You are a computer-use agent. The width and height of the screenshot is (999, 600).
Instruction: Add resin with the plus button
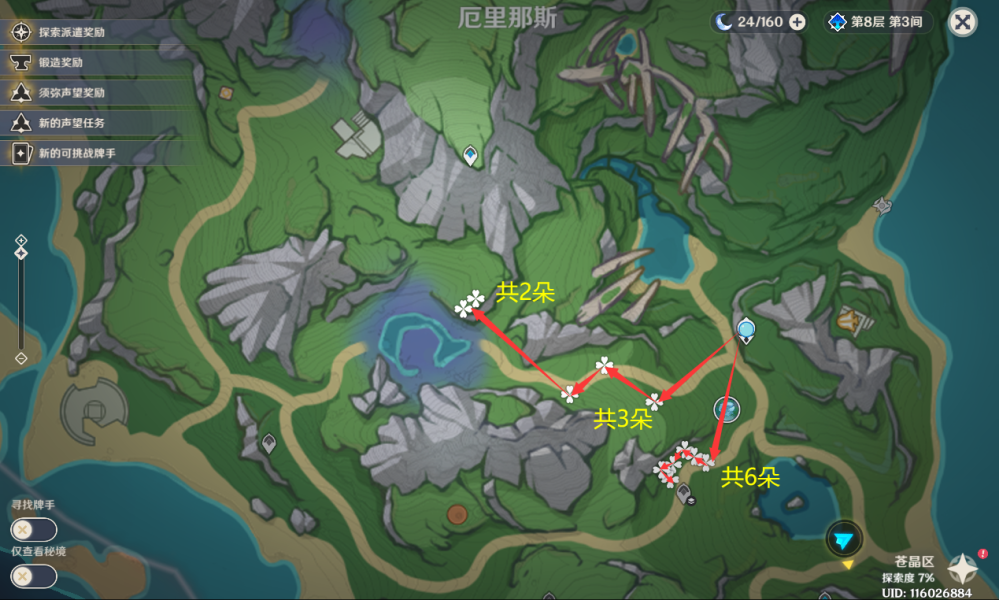click(797, 22)
